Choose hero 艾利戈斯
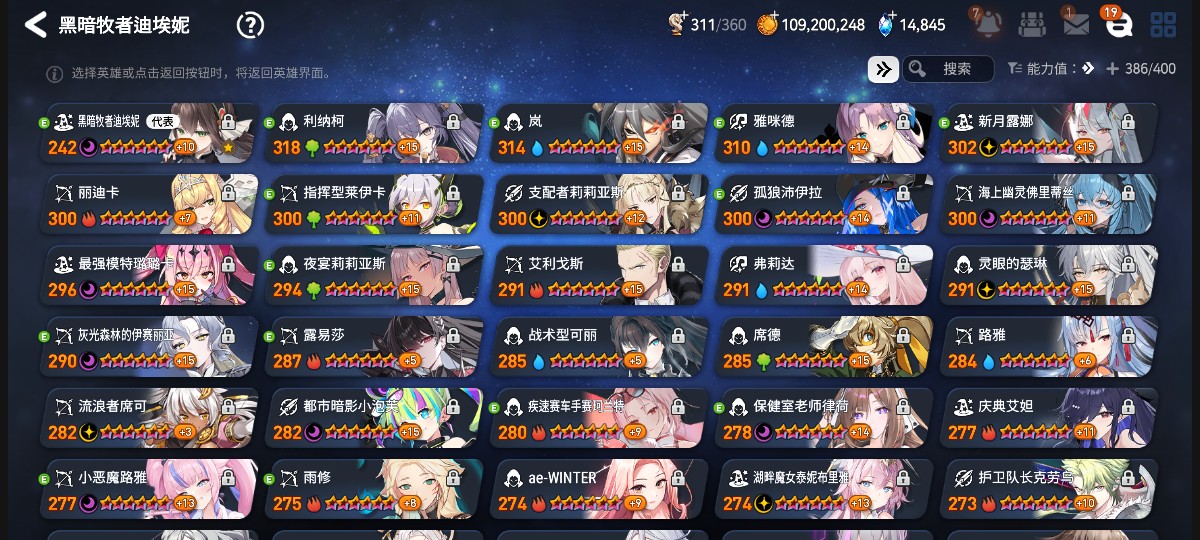Screen dimensions: 1200x540 click(x=600, y=276)
